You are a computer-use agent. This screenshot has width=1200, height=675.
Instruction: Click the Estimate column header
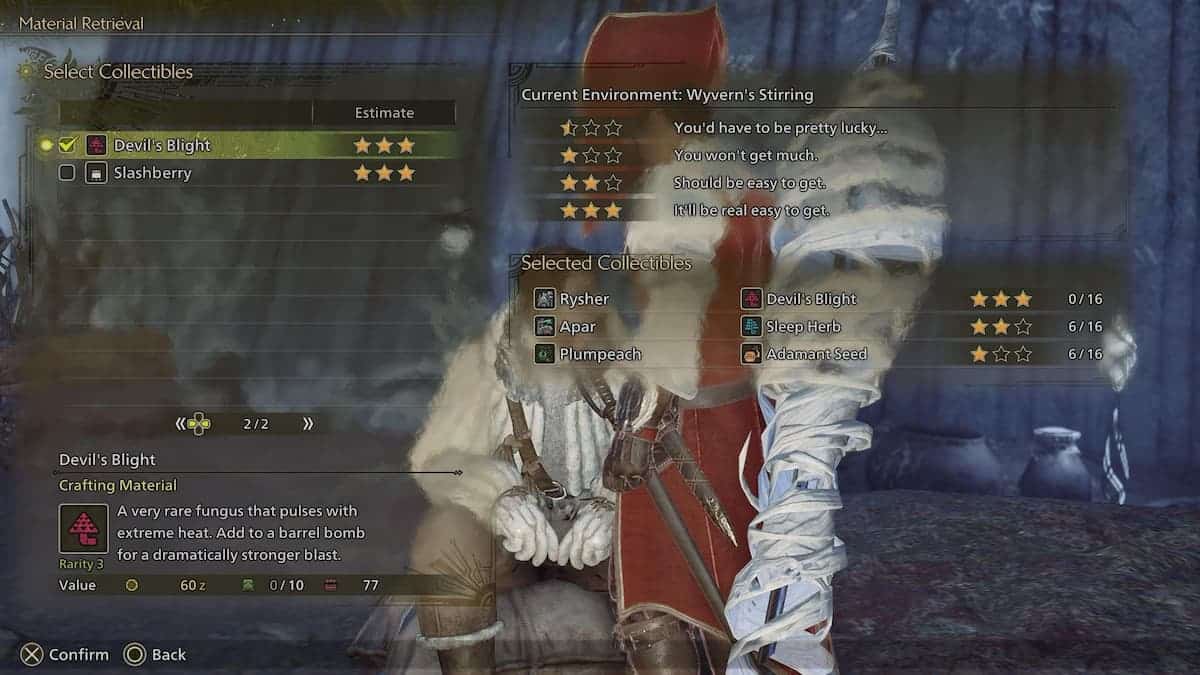(x=384, y=113)
